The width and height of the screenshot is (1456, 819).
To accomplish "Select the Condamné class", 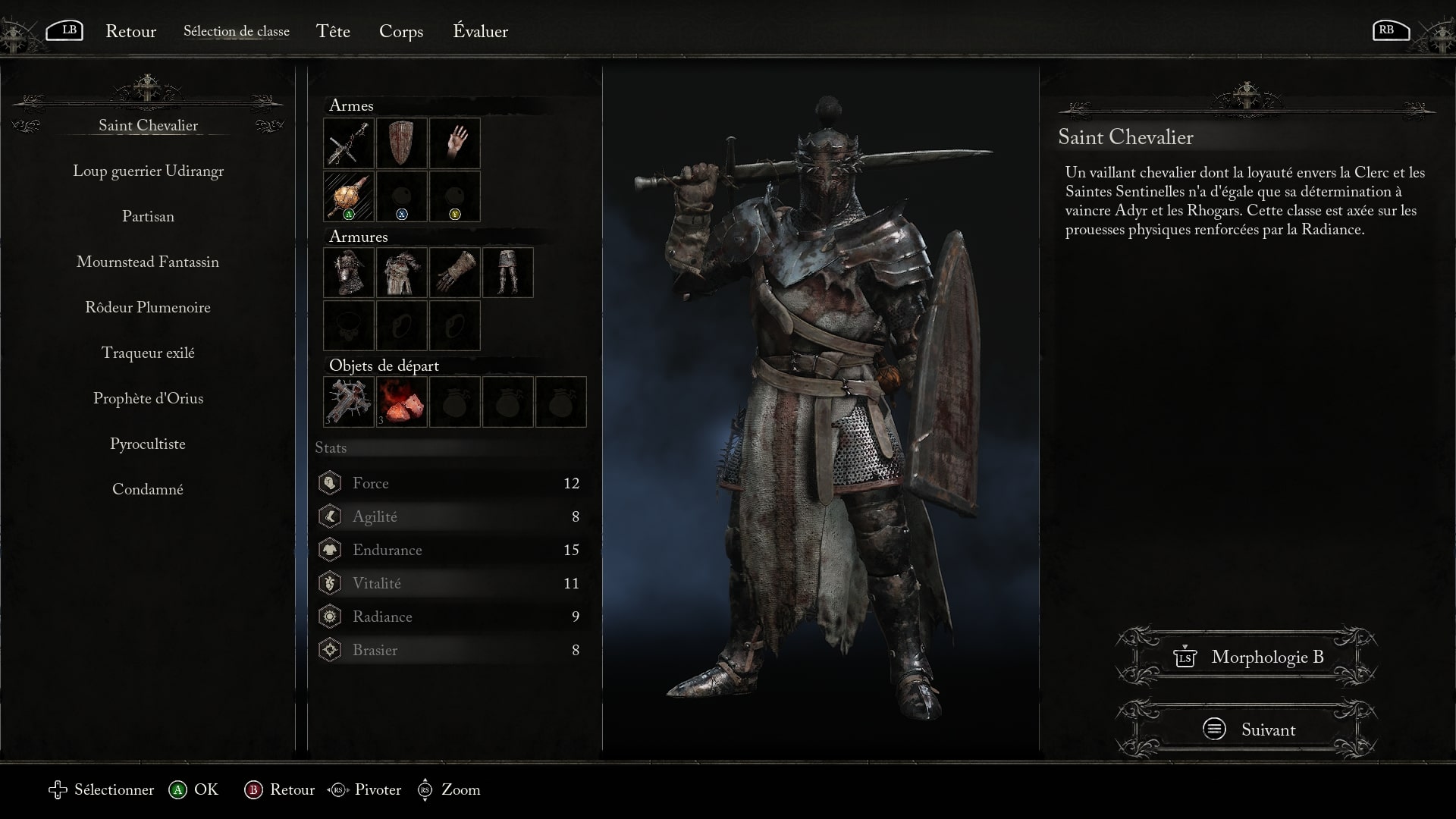I will point(148,489).
